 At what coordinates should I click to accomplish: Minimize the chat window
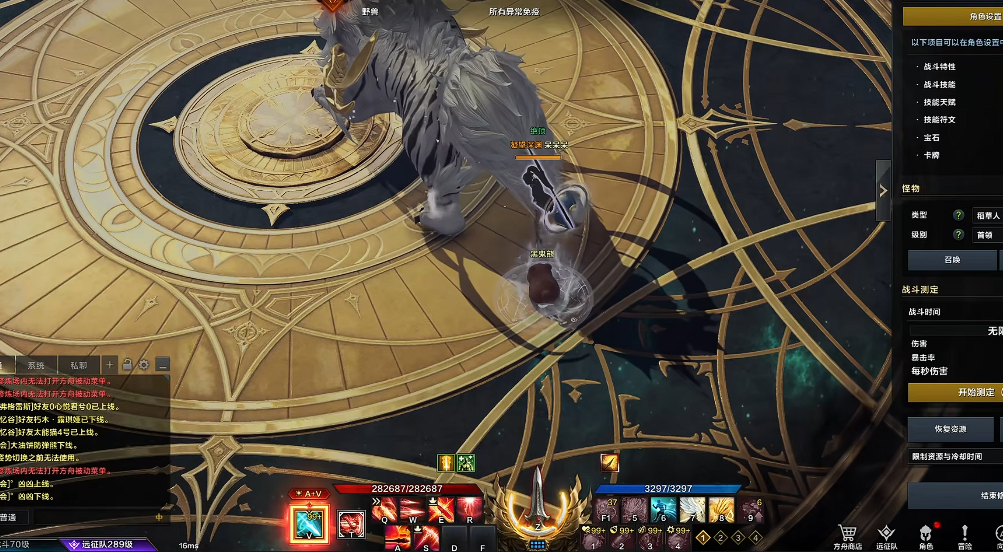point(163,365)
